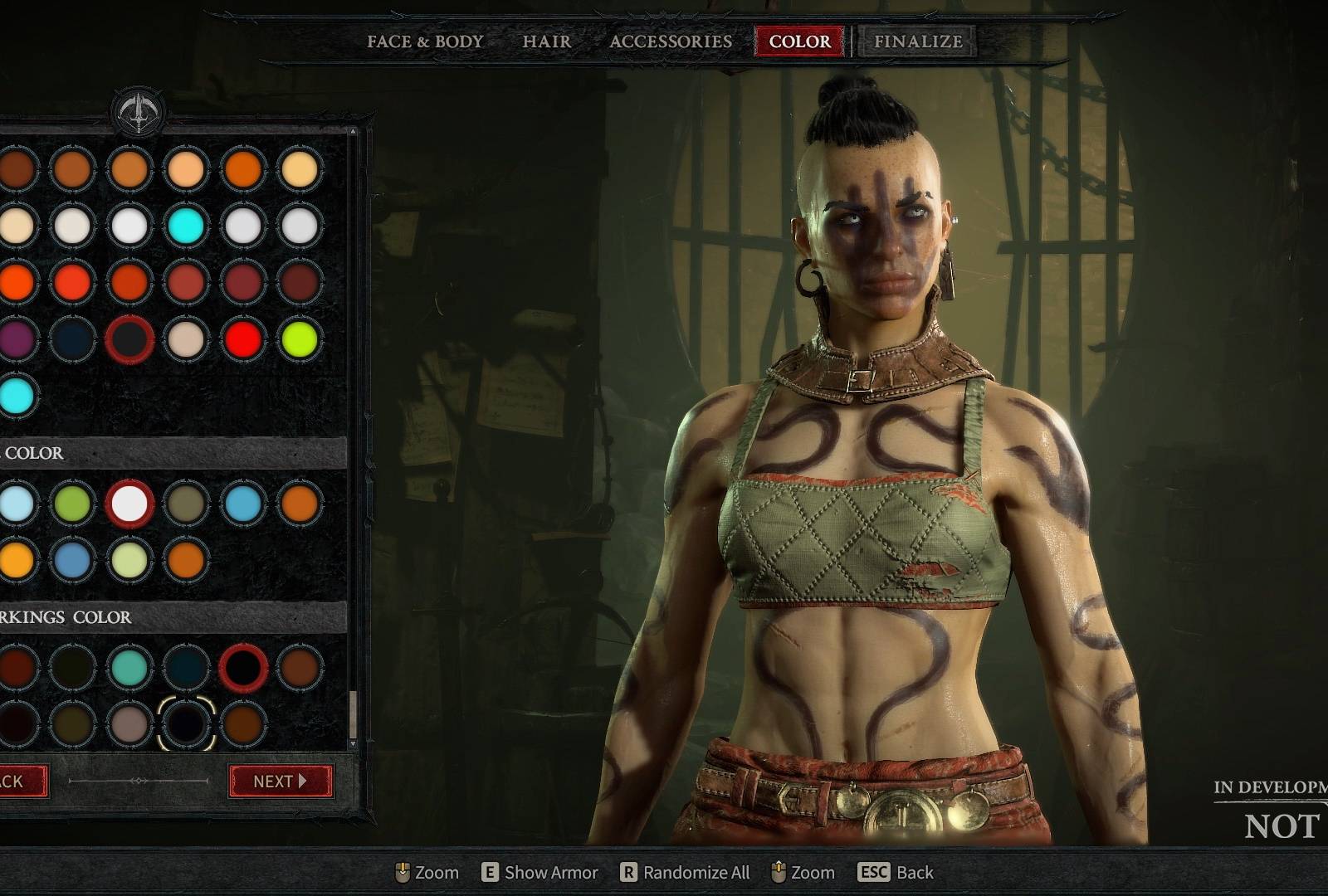This screenshot has height=896, width=1328.
Task: Pick the mauve grey markings color swatch
Action: pyautogui.click(x=129, y=723)
